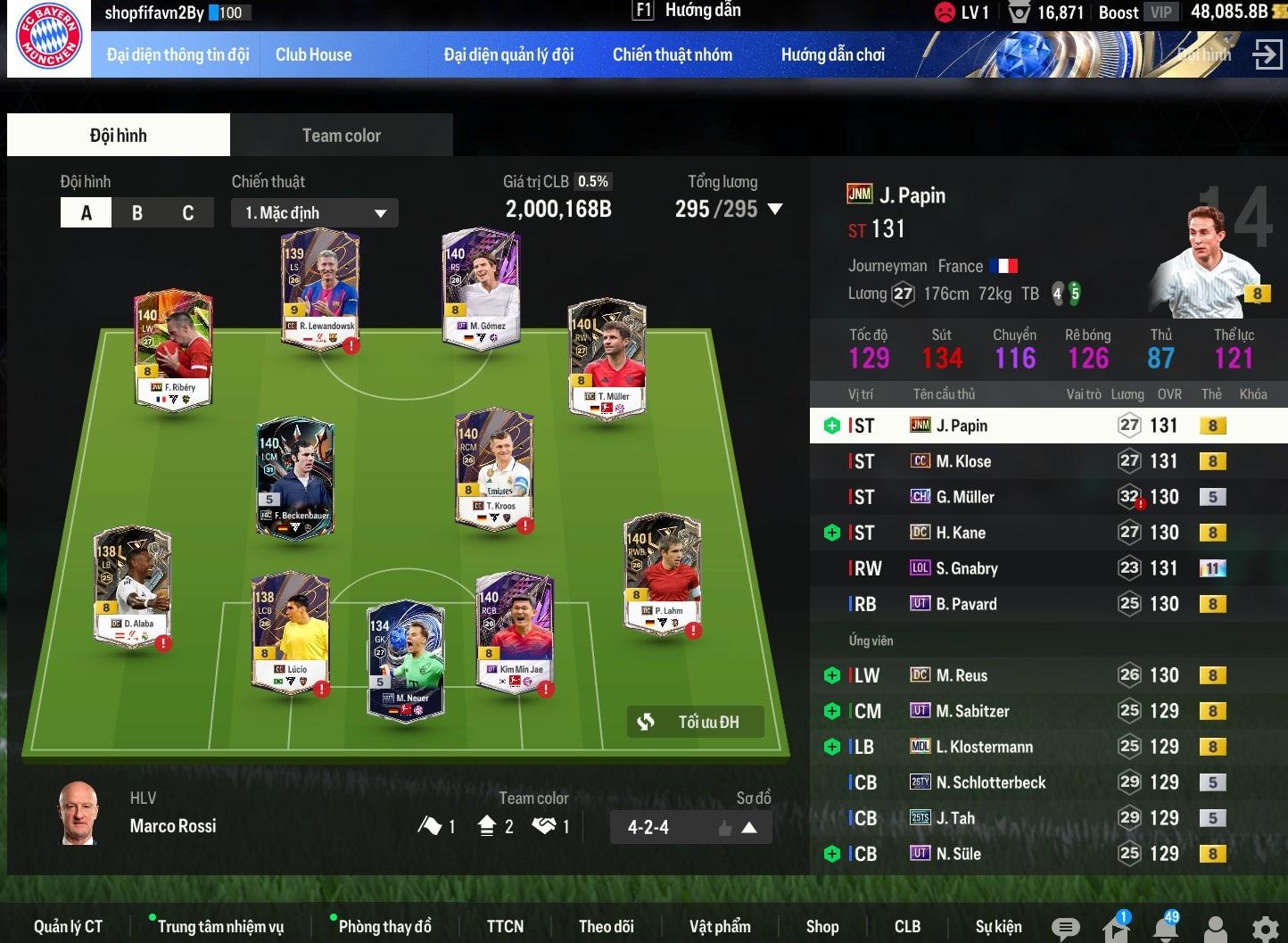Click the exit icon at top right
The image size is (1288, 943).
1267,54
